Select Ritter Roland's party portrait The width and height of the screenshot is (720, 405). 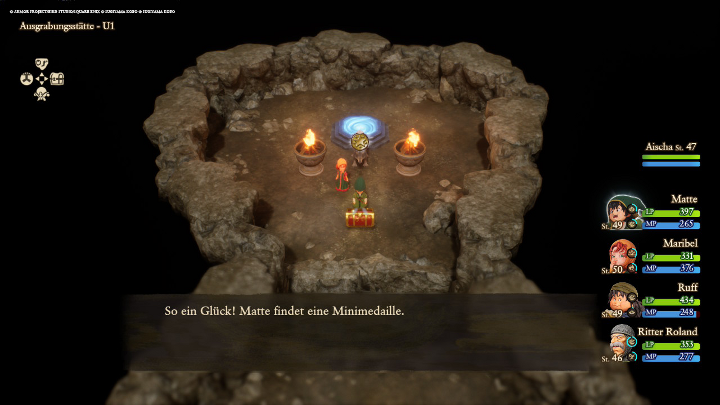(621, 342)
